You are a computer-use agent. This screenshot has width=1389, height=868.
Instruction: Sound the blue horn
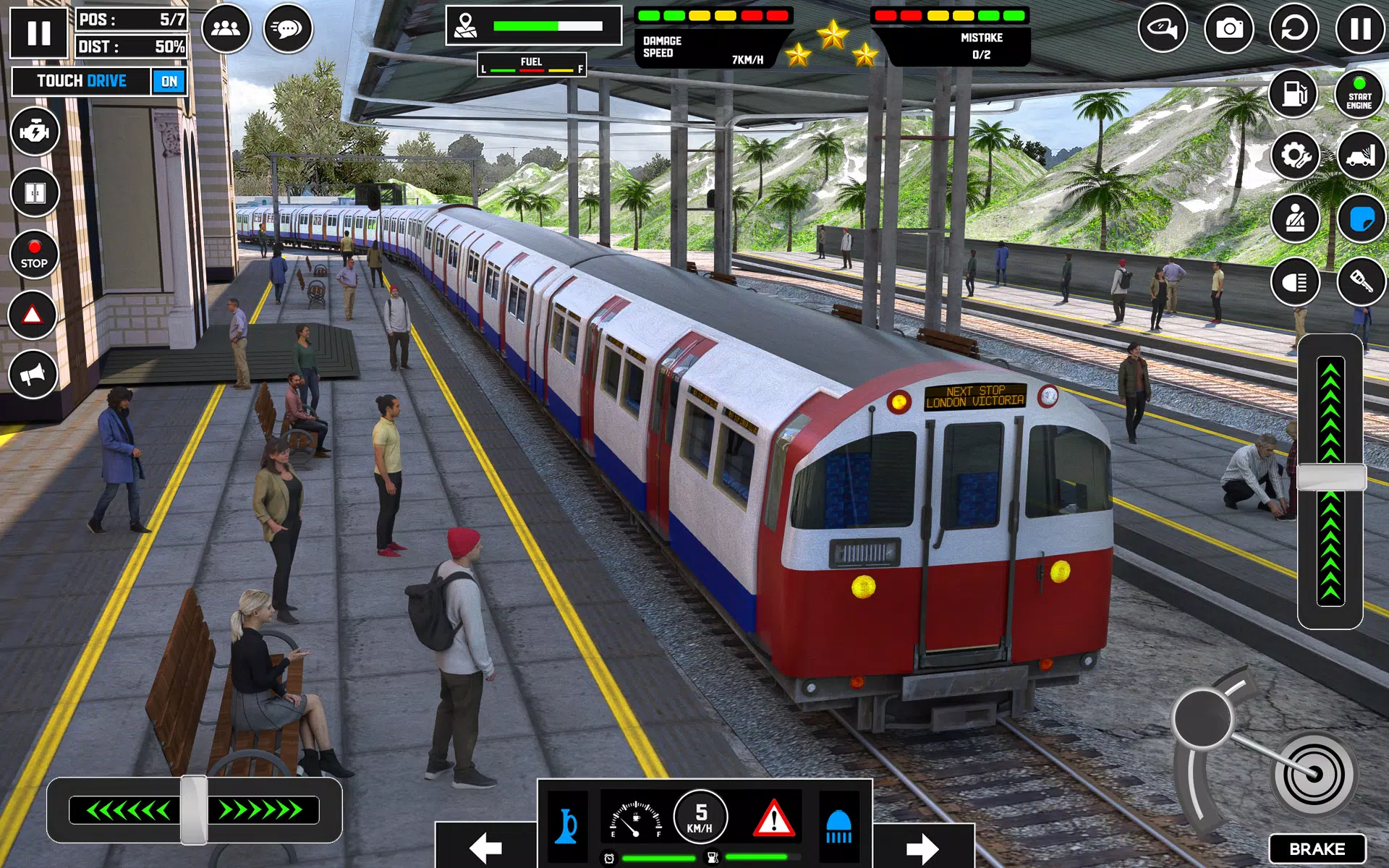tap(567, 825)
